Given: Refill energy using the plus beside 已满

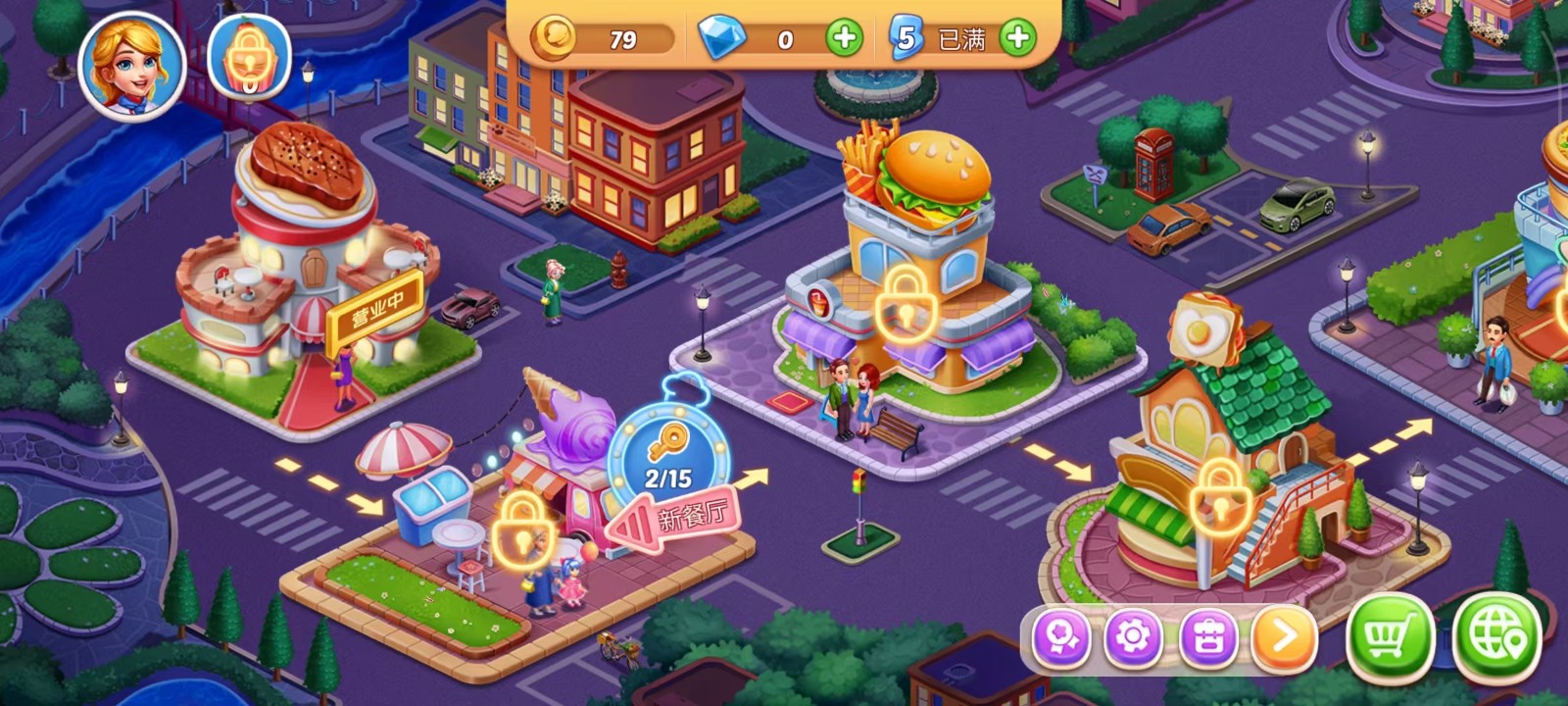Looking at the screenshot, I should (x=1018, y=39).
